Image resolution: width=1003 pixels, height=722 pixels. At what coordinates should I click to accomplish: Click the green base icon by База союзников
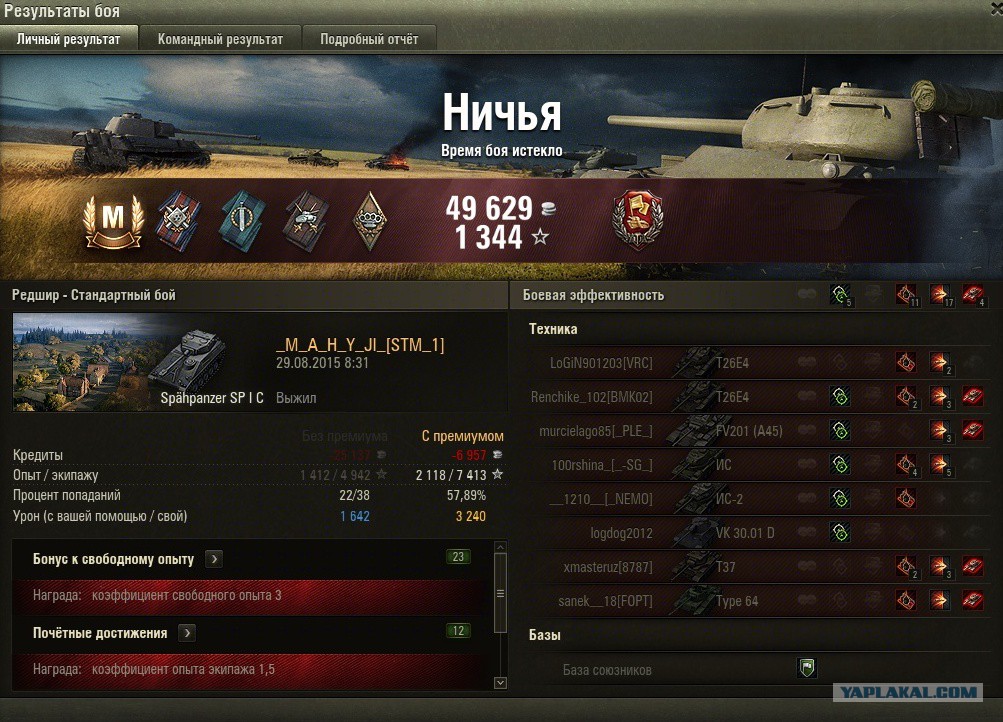tap(807, 668)
